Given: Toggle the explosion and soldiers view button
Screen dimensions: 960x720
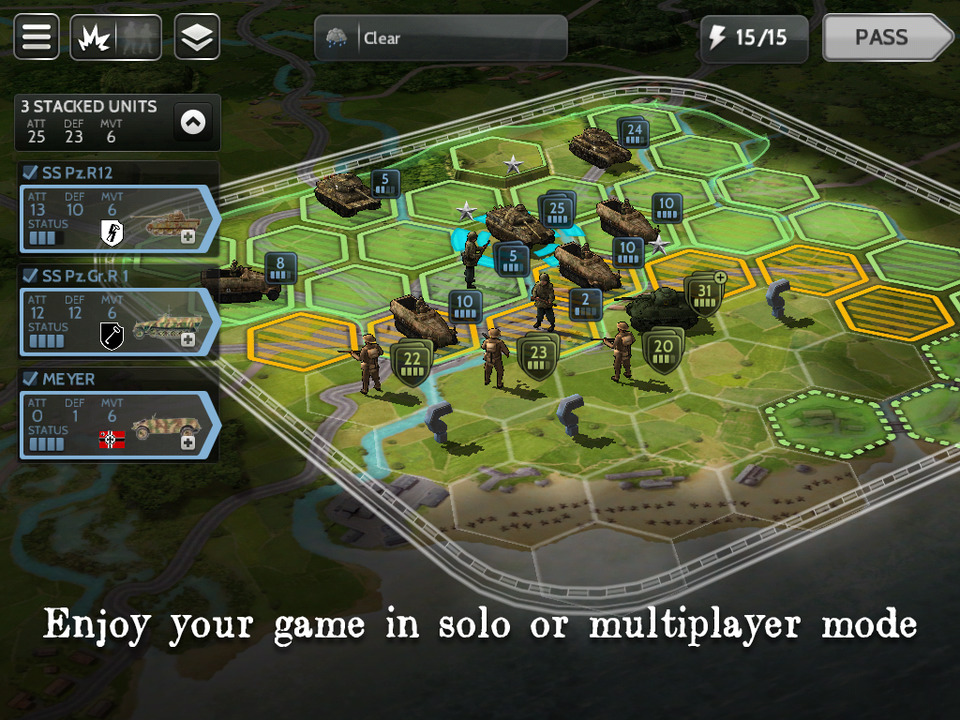Looking at the screenshot, I should pyautogui.click(x=115, y=37).
